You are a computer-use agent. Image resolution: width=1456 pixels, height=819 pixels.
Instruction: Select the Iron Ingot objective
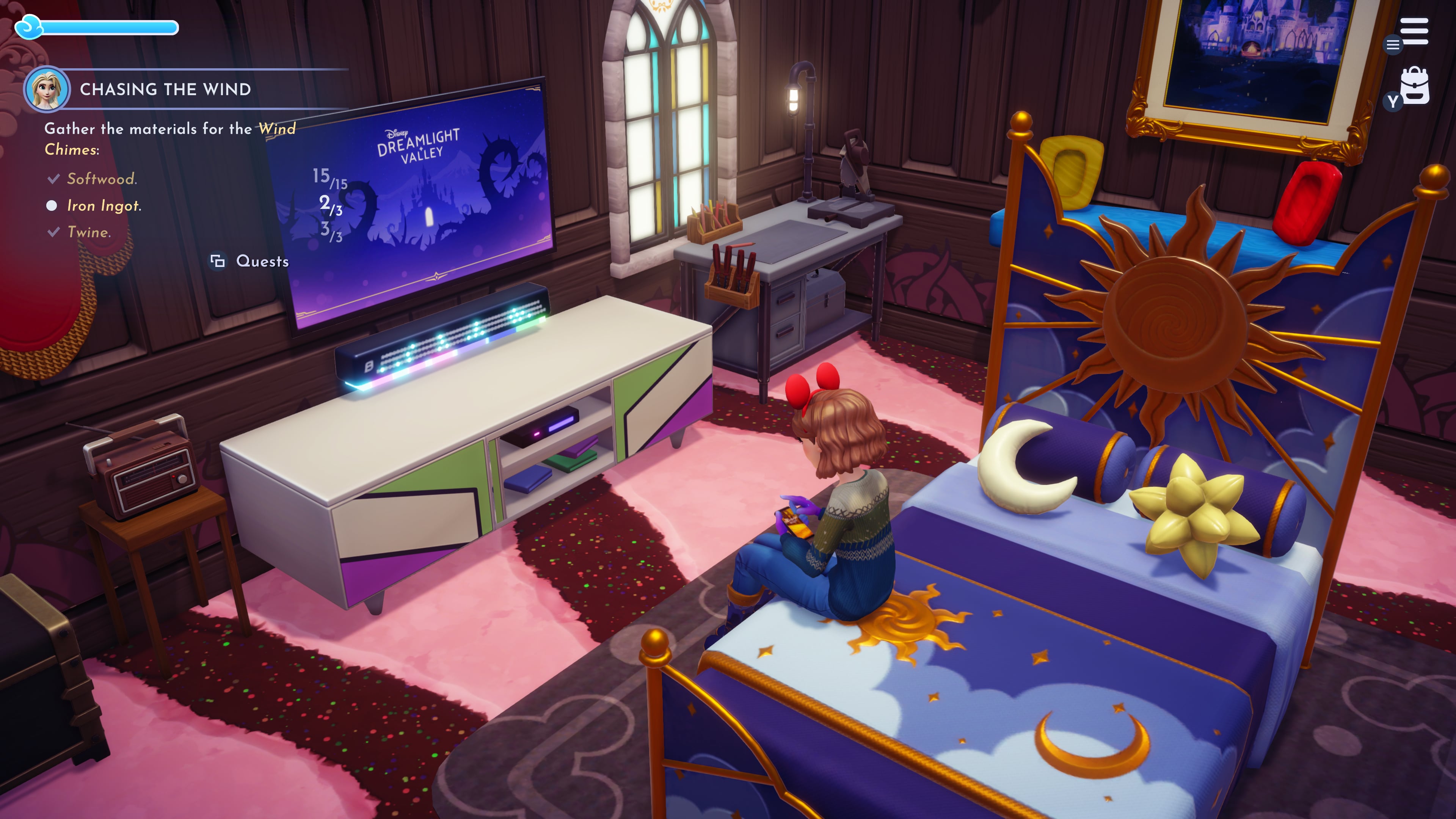pyautogui.click(x=104, y=206)
